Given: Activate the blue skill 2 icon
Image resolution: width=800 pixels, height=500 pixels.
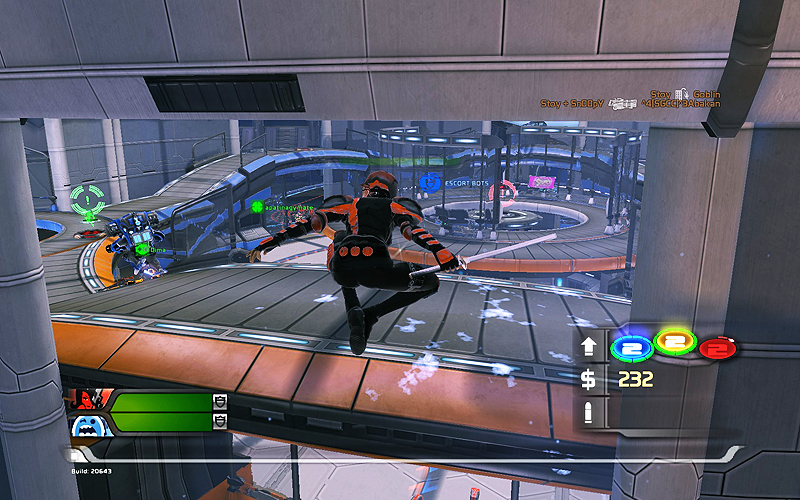Looking at the screenshot, I should (632, 347).
